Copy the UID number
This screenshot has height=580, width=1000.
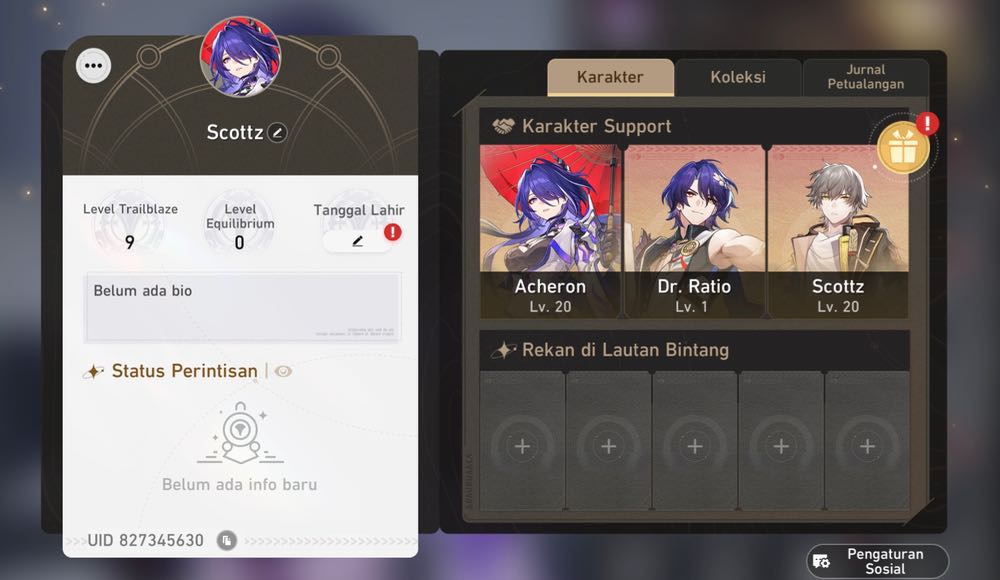tap(227, 541)
